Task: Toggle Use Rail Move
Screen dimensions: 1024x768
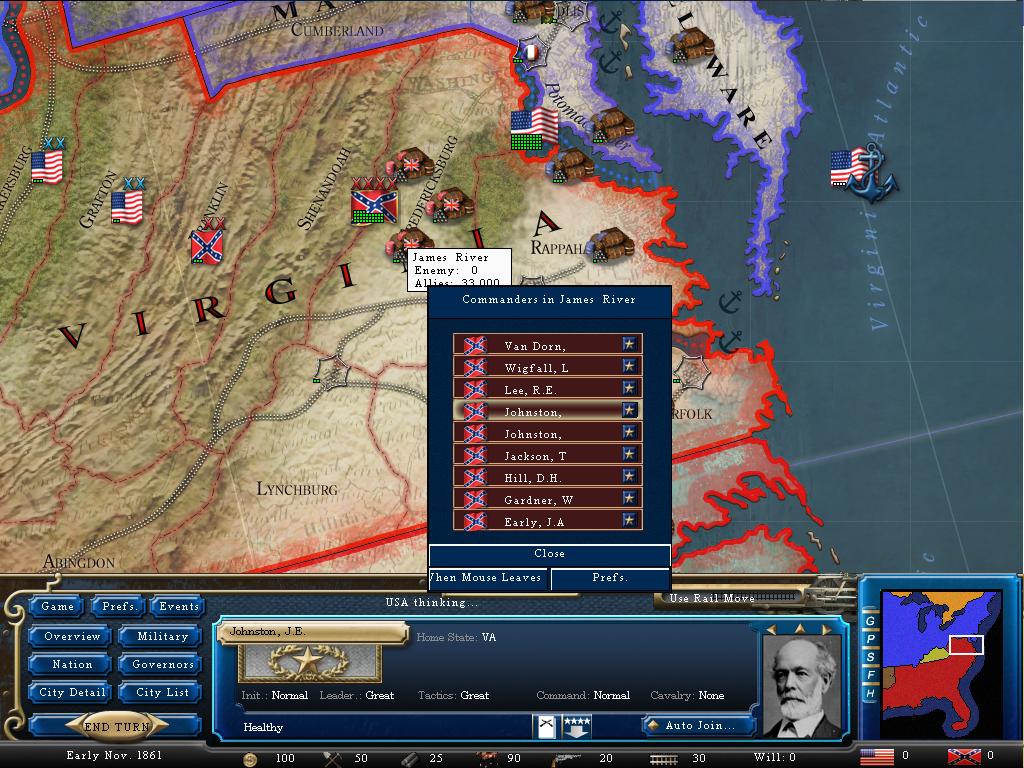Action: pos(730,598)
